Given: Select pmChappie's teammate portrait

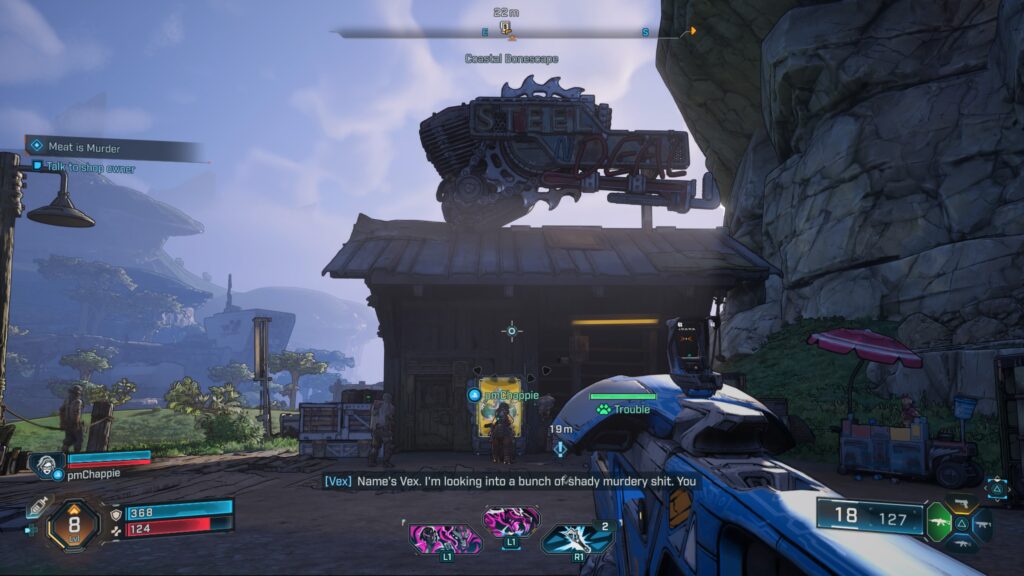Looking at the screenshot, I should [46, 465].
